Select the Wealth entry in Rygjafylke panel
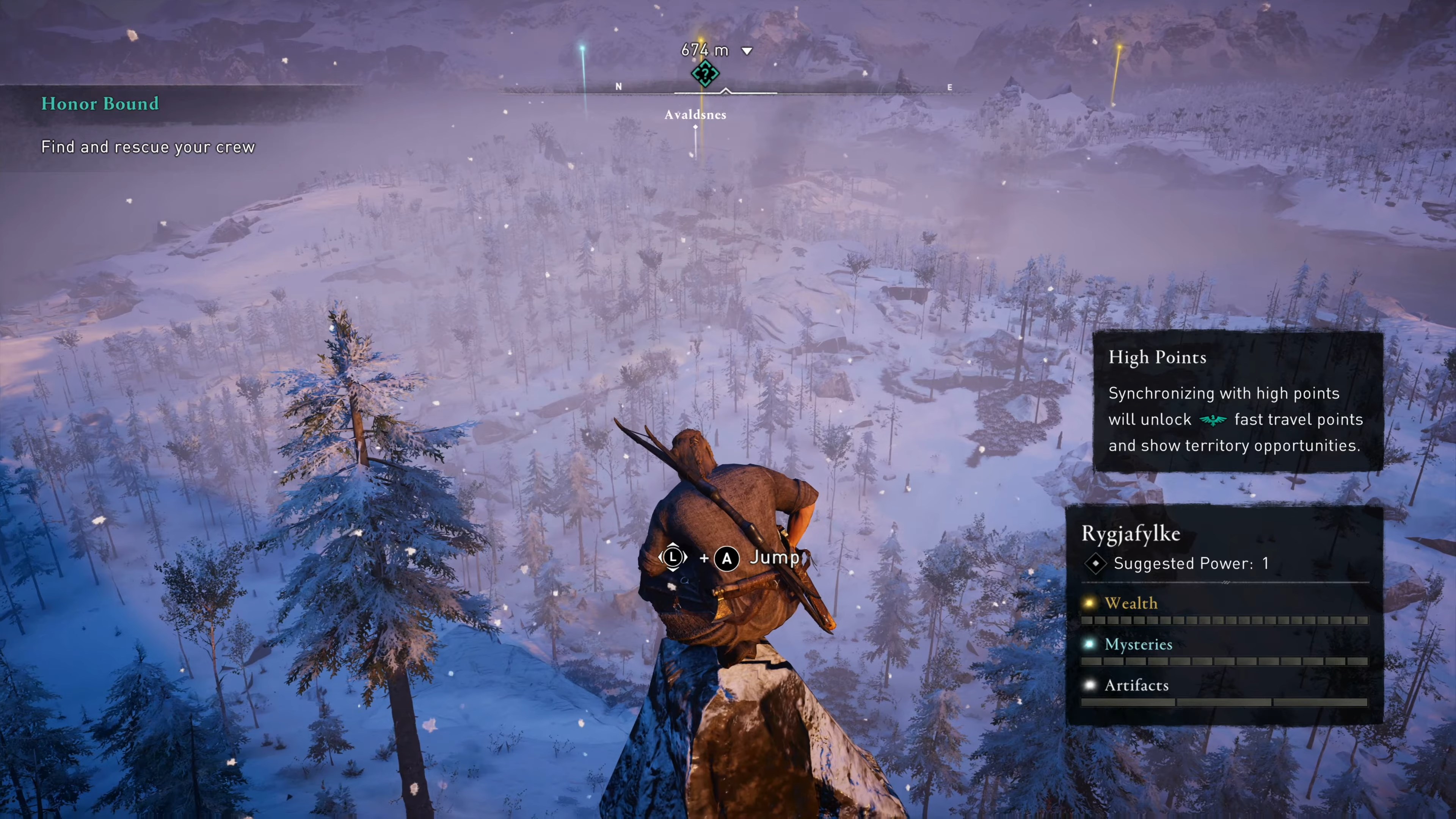1456x819 pixels. coord(1130,604)
